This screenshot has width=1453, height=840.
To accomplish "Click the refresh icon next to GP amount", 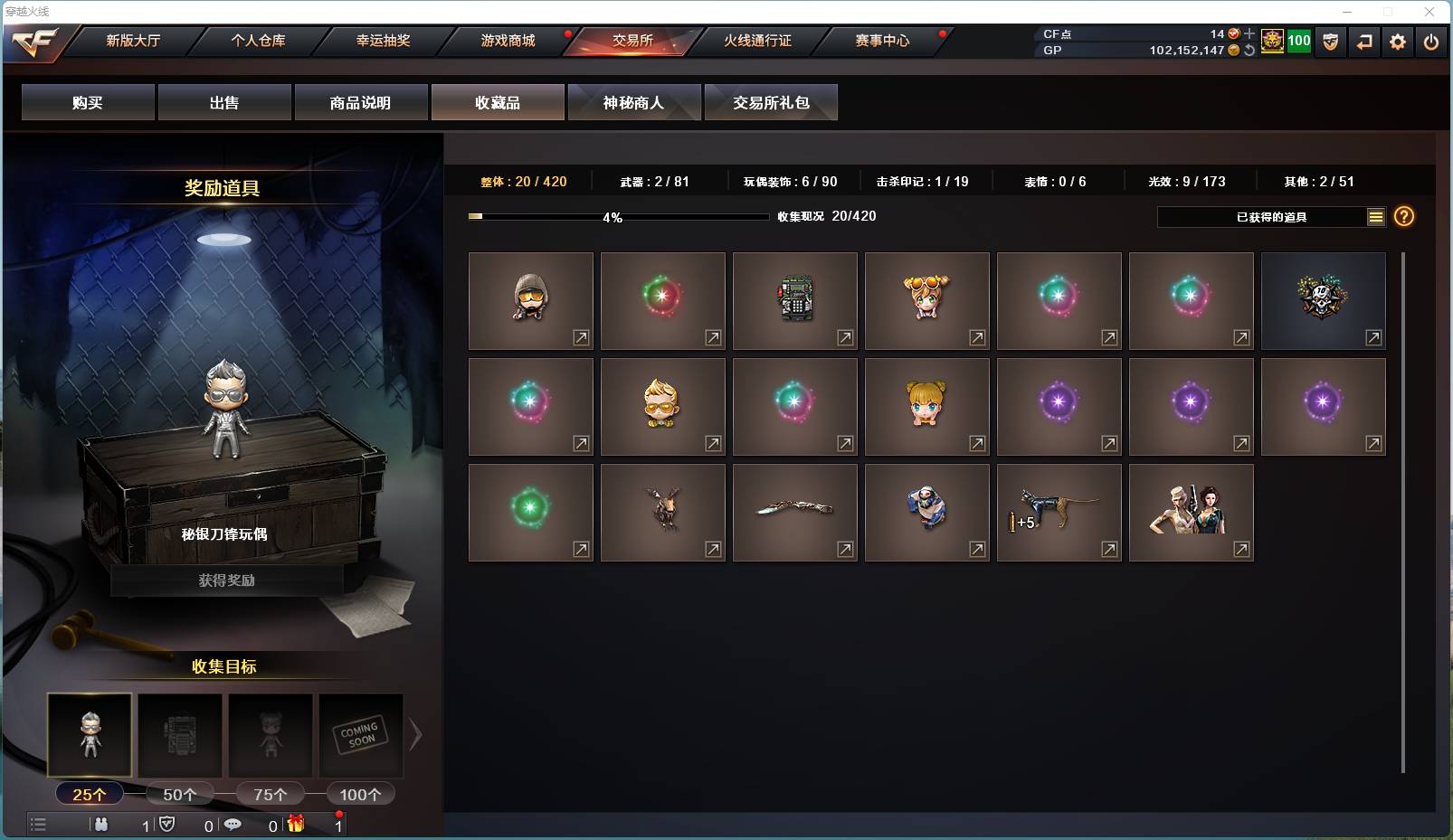I will pos(1250,52).
